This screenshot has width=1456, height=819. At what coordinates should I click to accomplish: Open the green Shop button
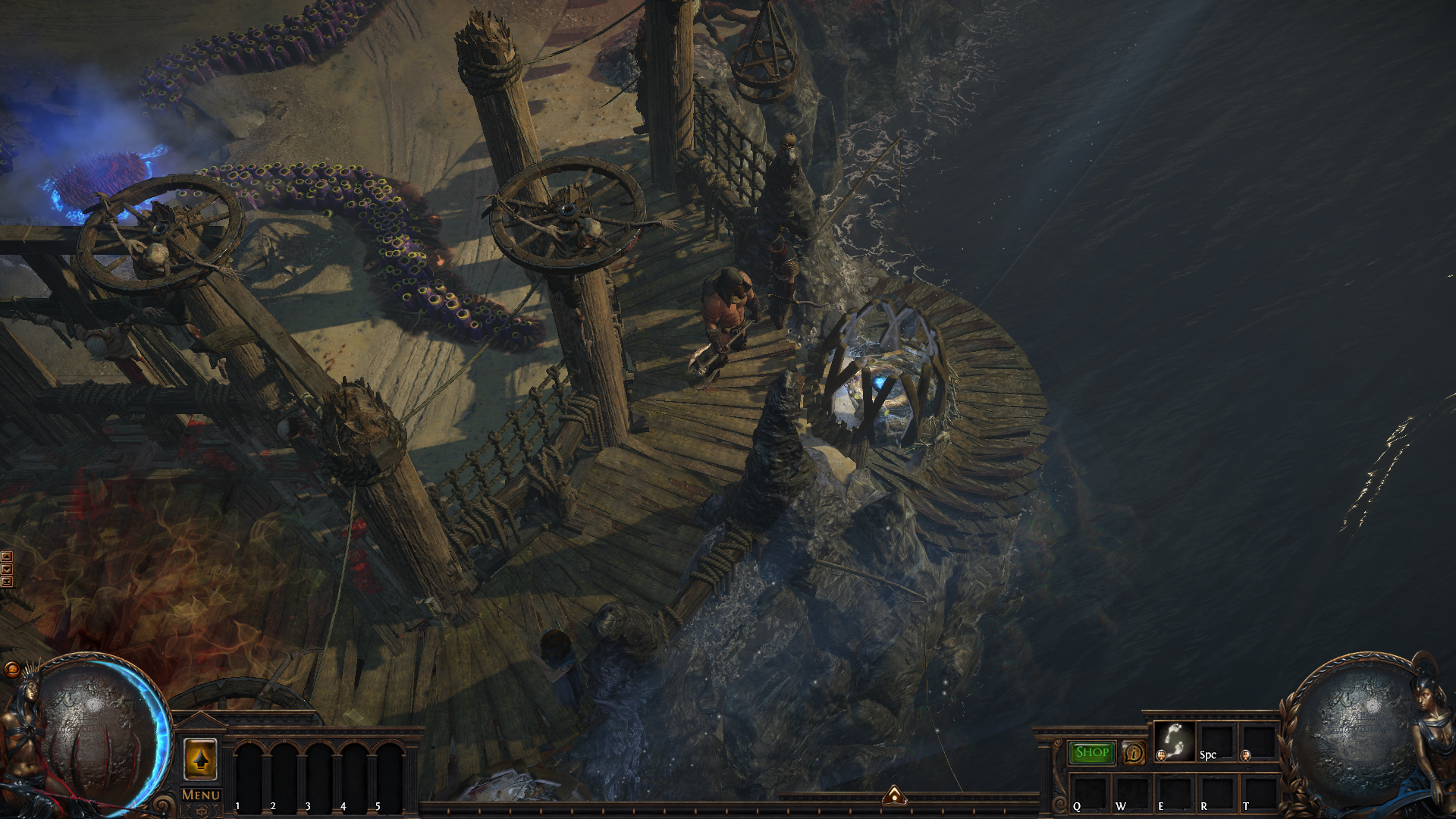tap(1092, 752)
